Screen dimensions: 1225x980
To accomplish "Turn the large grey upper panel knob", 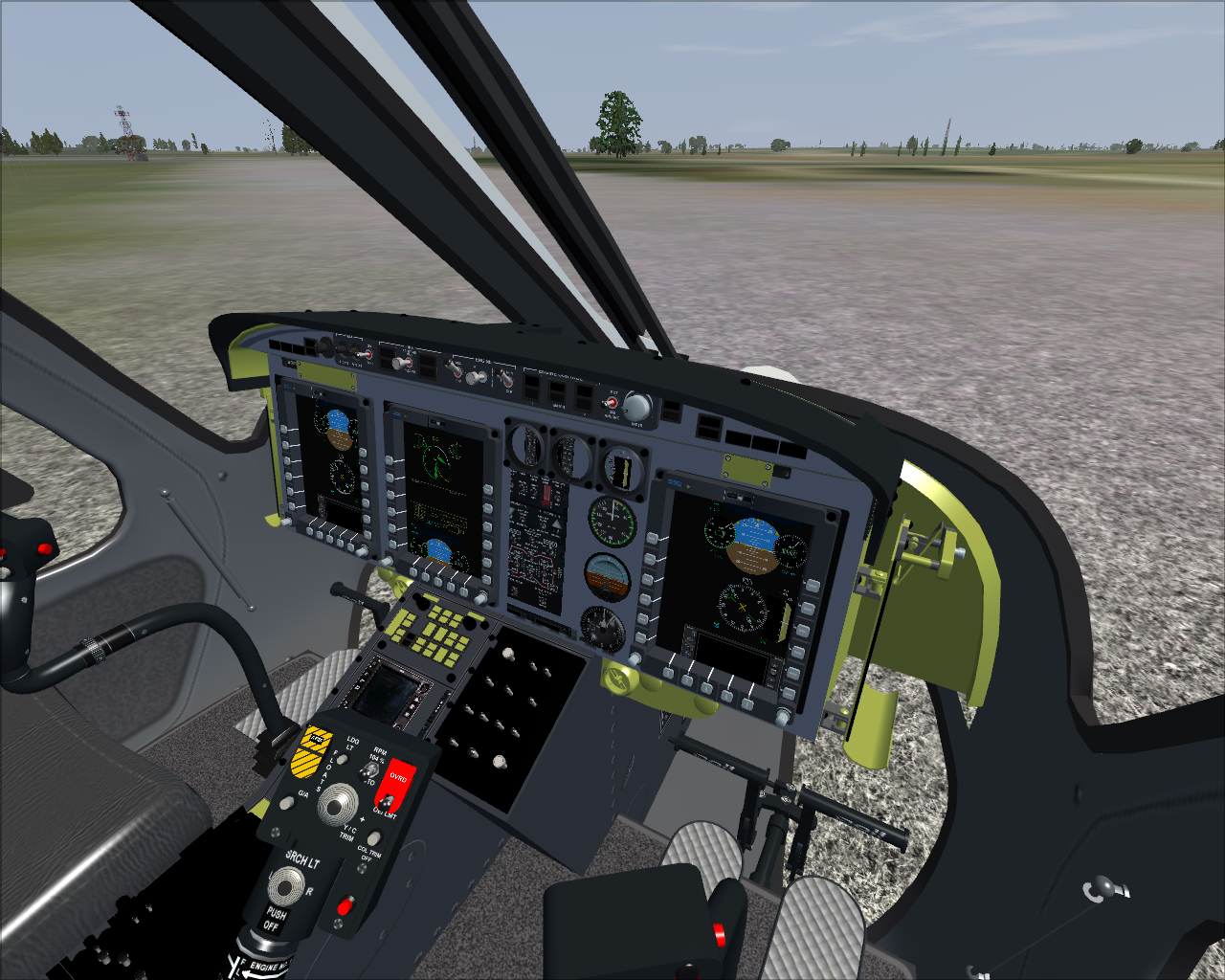I will click(637, 407).
